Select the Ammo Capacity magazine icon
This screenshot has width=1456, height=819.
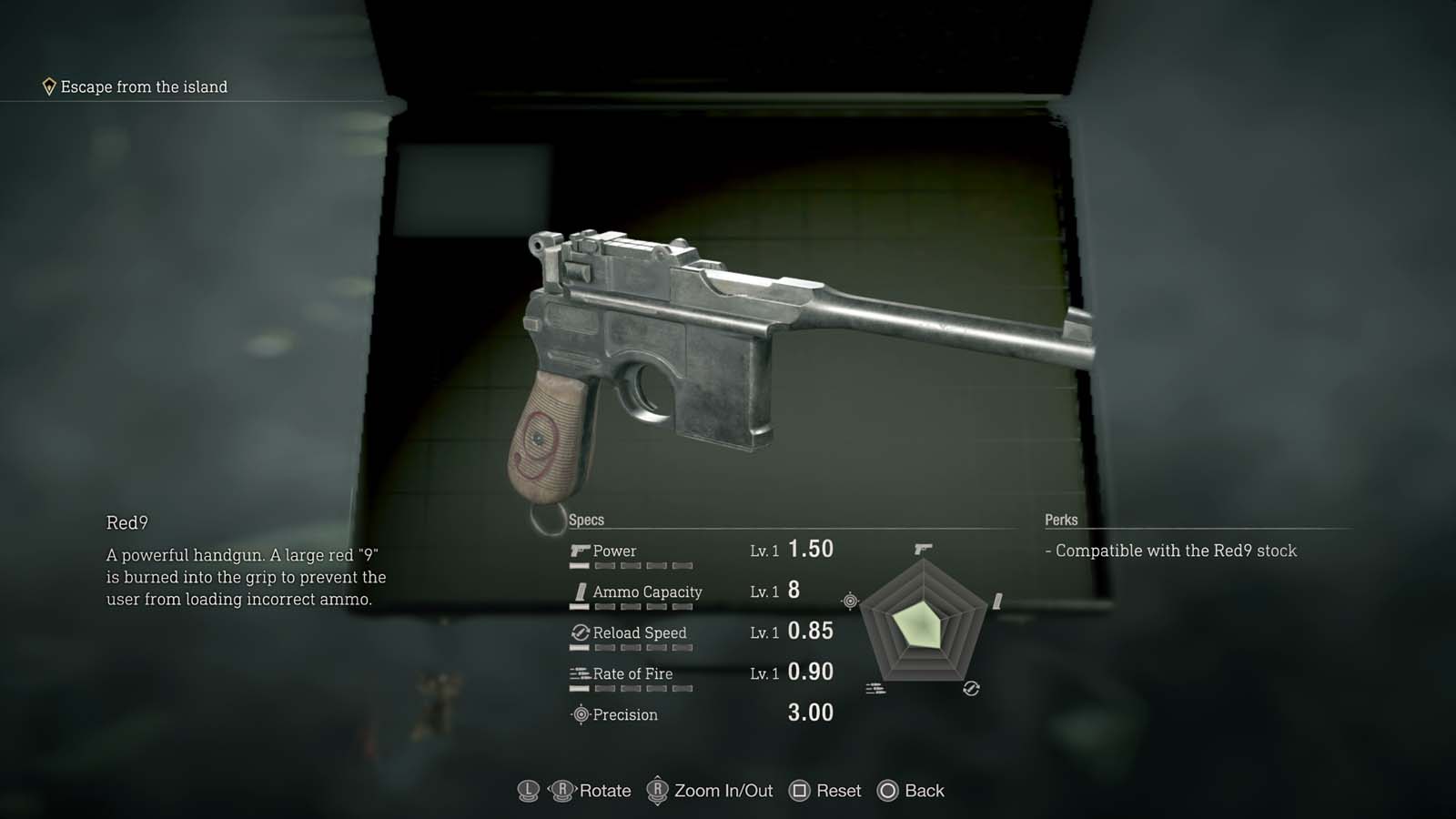[579, 591]
